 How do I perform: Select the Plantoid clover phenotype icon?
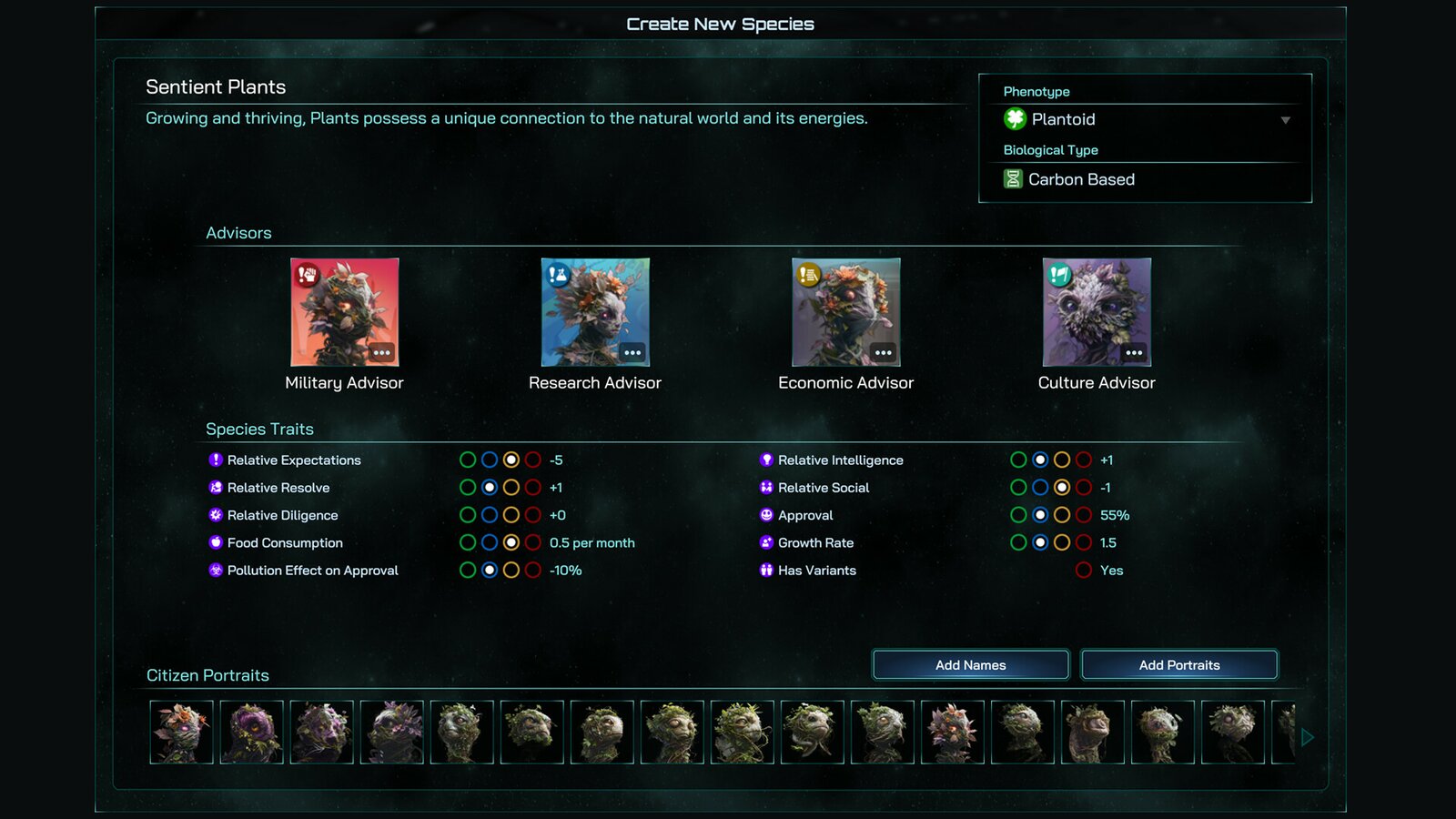tap(1015, 118)
